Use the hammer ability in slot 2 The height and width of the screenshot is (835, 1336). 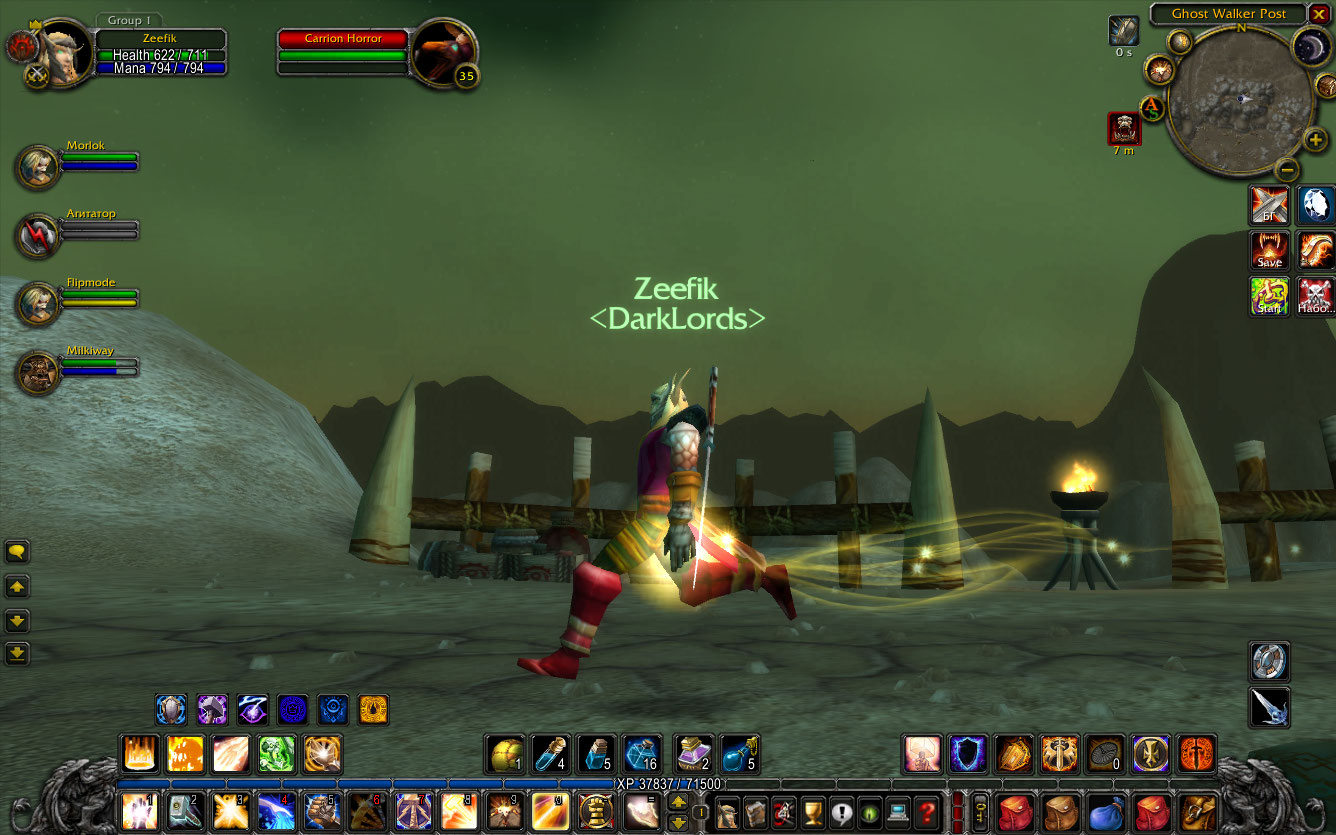click(x=185, y=810)
